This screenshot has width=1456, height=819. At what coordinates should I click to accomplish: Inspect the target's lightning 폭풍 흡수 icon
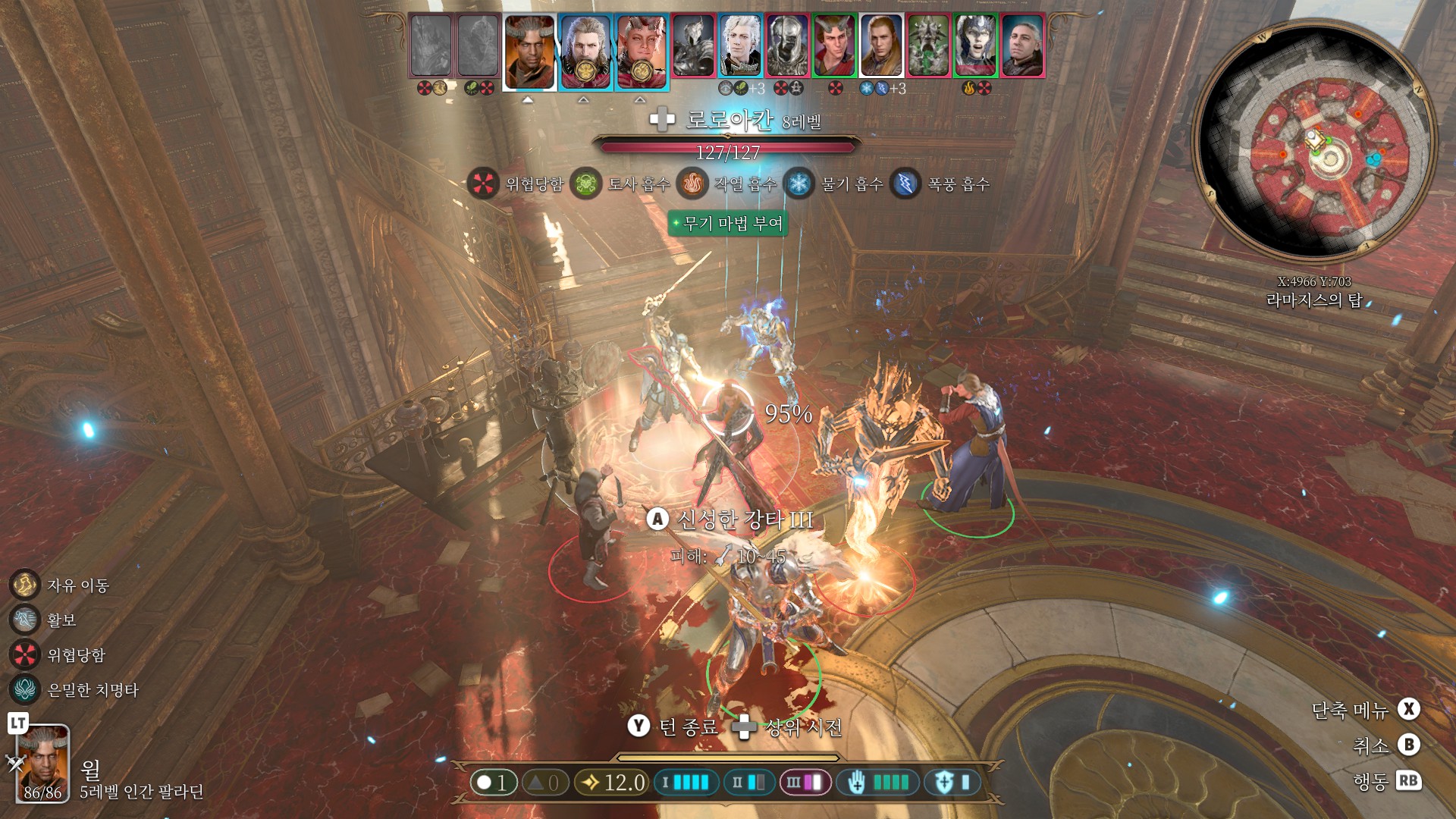click(x=905, y=184)
